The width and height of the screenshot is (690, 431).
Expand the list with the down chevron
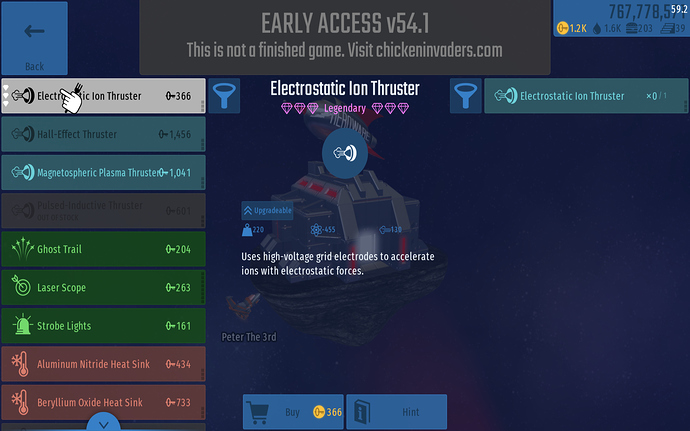click(104, 424)
